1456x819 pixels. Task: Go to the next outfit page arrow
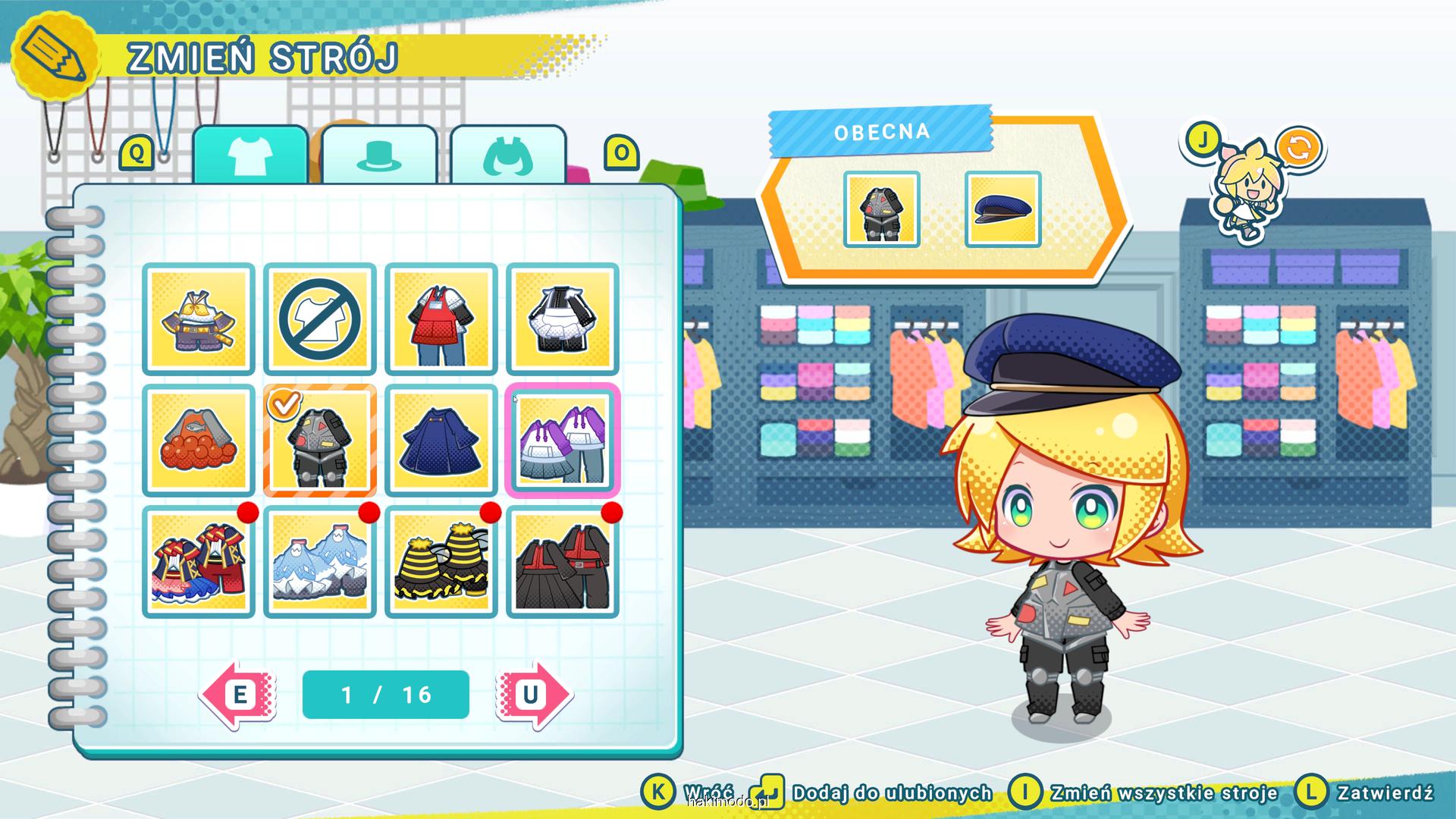pyautogui.click(x=533, y=695)
